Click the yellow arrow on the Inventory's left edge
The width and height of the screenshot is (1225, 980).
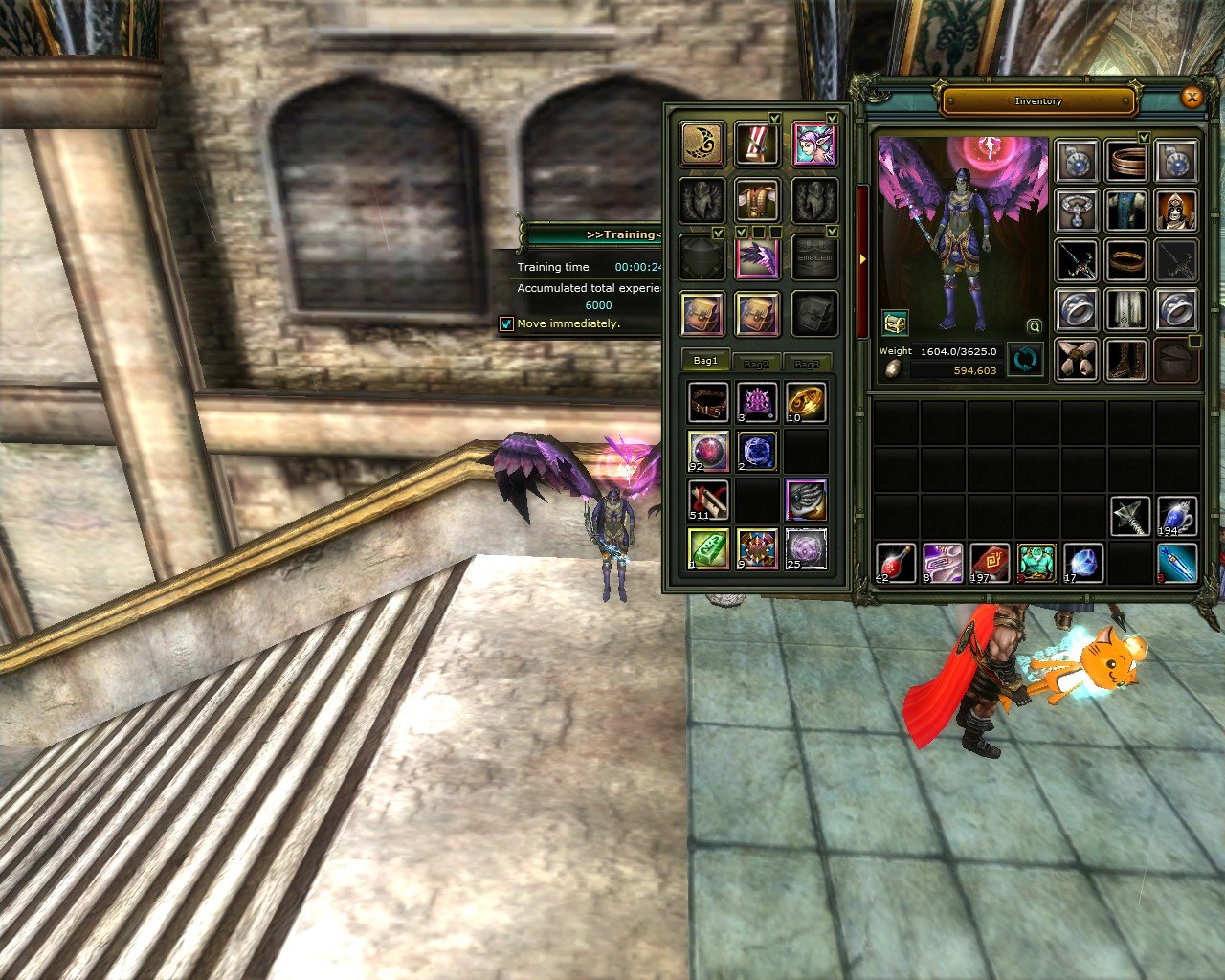tap(861, 258)
